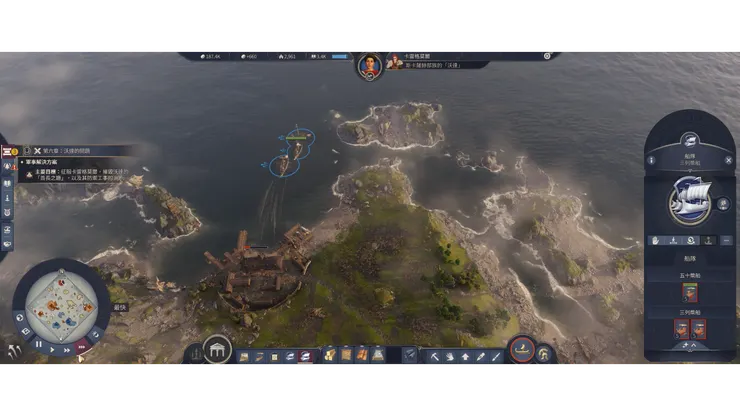Select the fastest speed button with three dots

[x=84, y=345]
